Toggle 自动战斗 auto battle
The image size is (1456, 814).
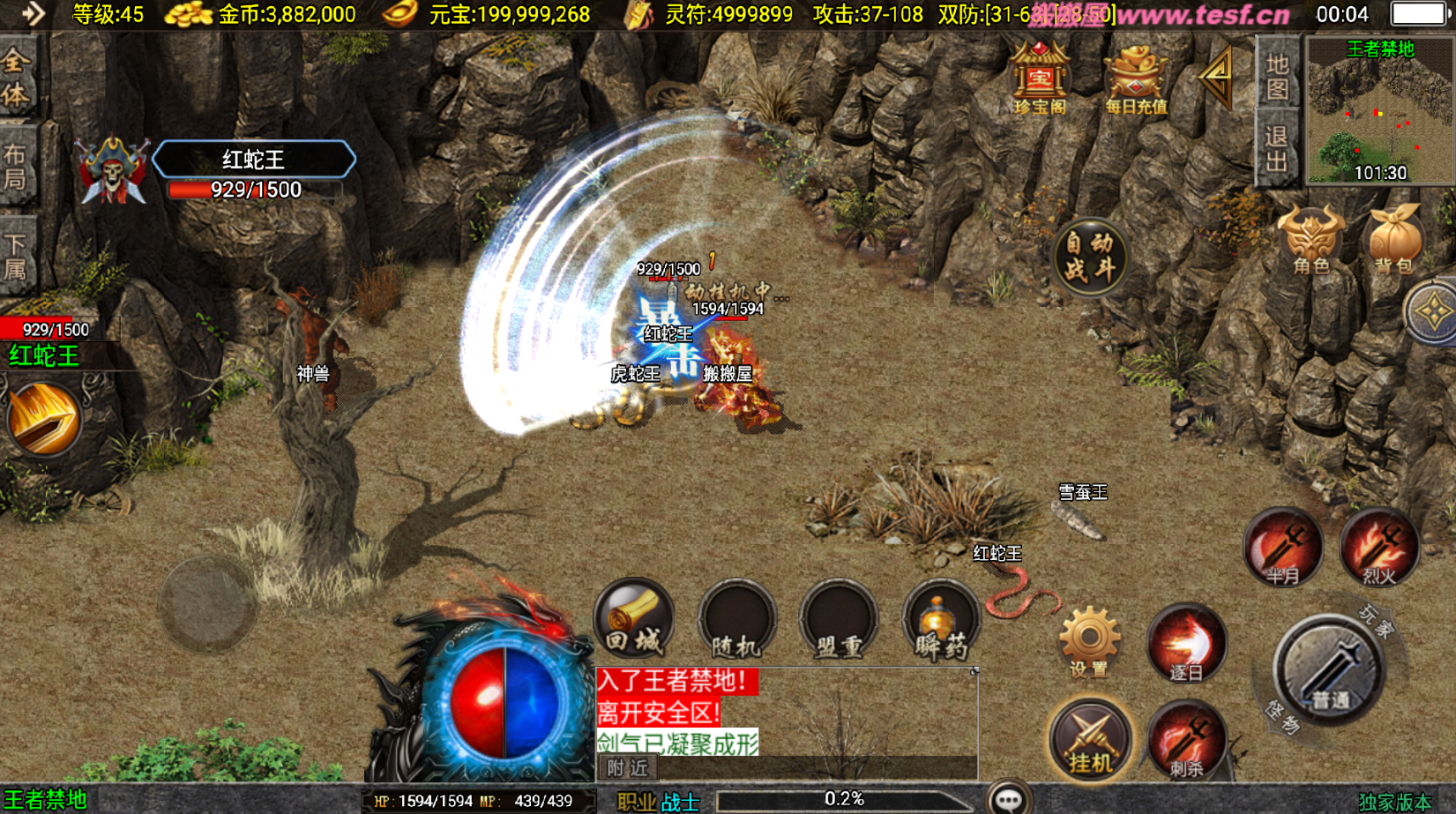1090,257
